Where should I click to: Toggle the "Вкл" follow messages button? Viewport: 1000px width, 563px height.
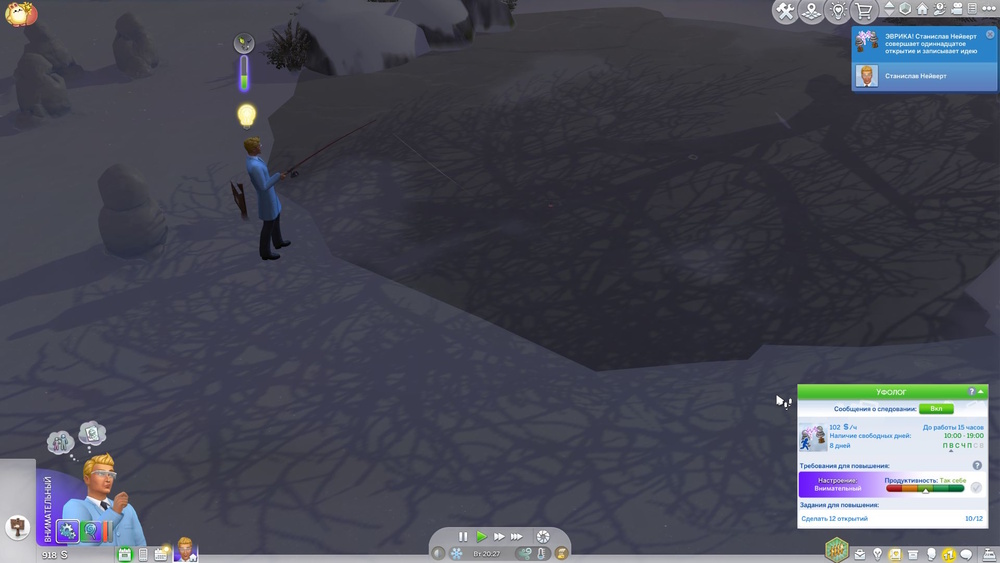point(936,409)
